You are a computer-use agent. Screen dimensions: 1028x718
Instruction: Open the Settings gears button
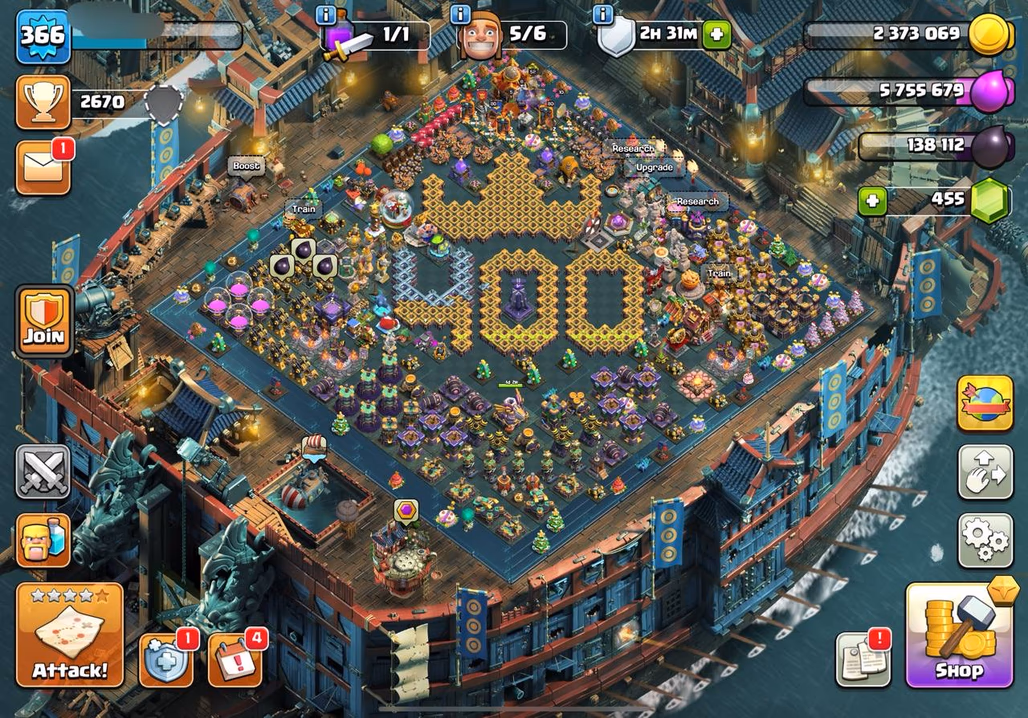point(985,541)
